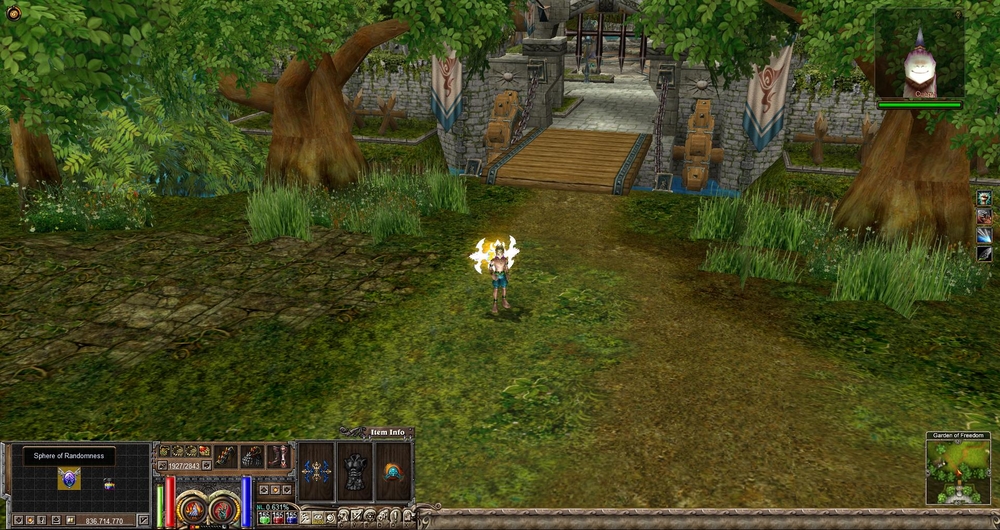Use the blue potion quick slot
Image resolution: width=1000 pixels, height=530 pixels.
[x=291, y=518]
